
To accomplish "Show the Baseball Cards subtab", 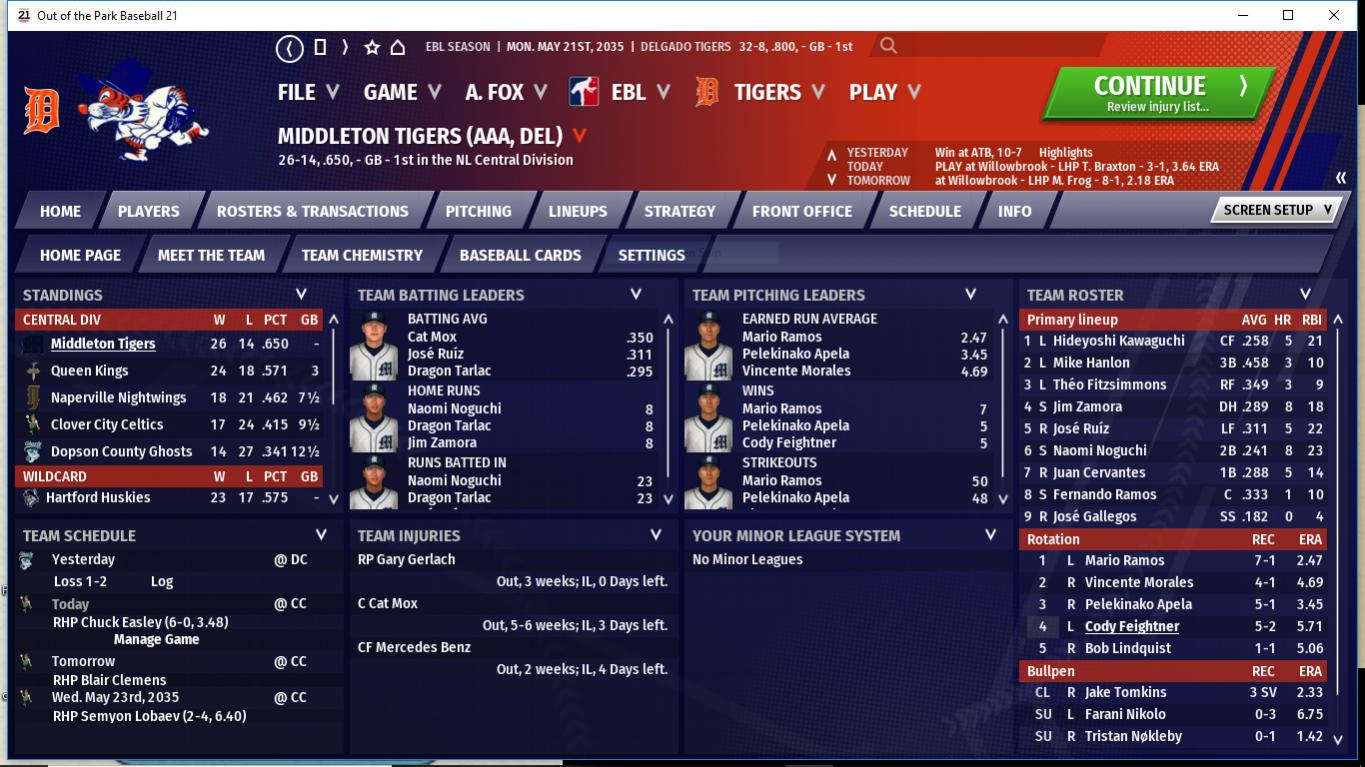I will pyautogui.click(x=520, y=255).
